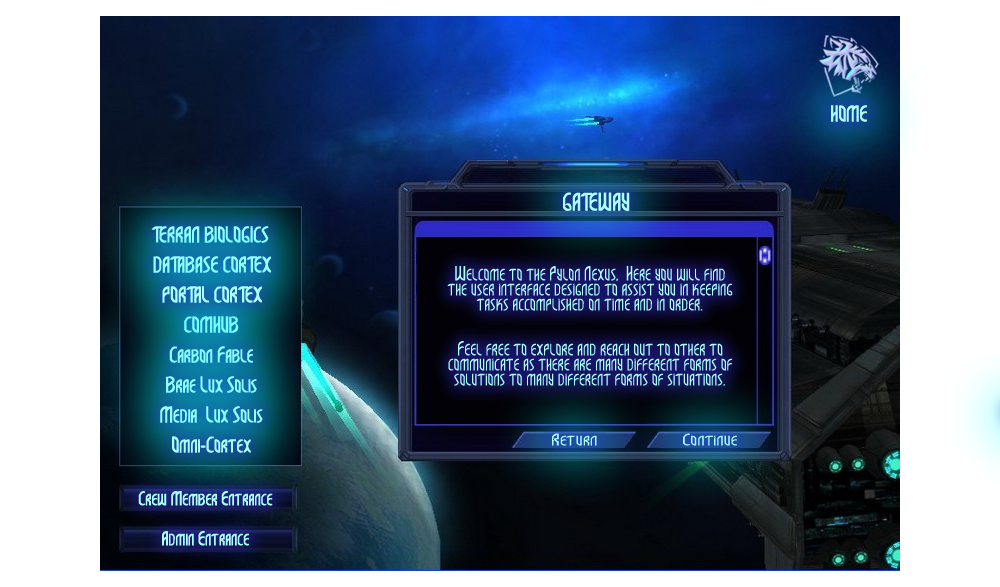
Task: Enter through Crew Member Entrance
Action: pyautogui.click(x=206, y=499)
